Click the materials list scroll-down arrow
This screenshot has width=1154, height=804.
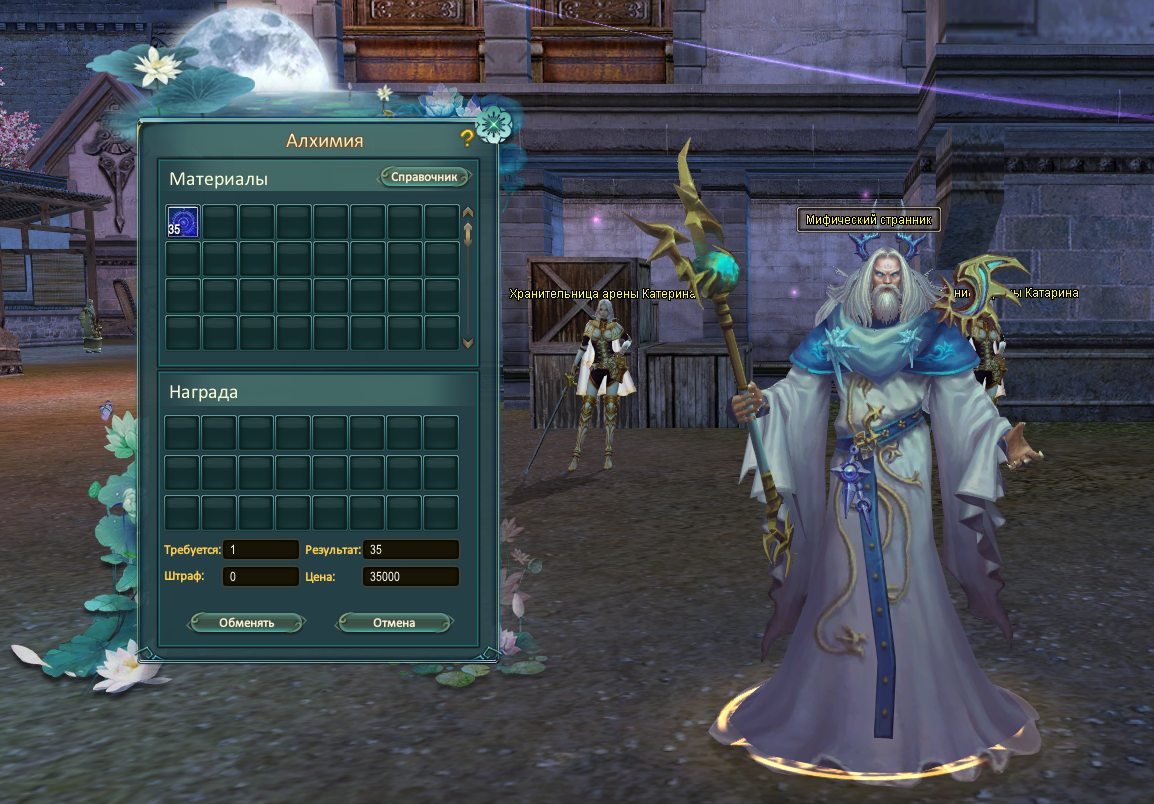pos(467,343)
